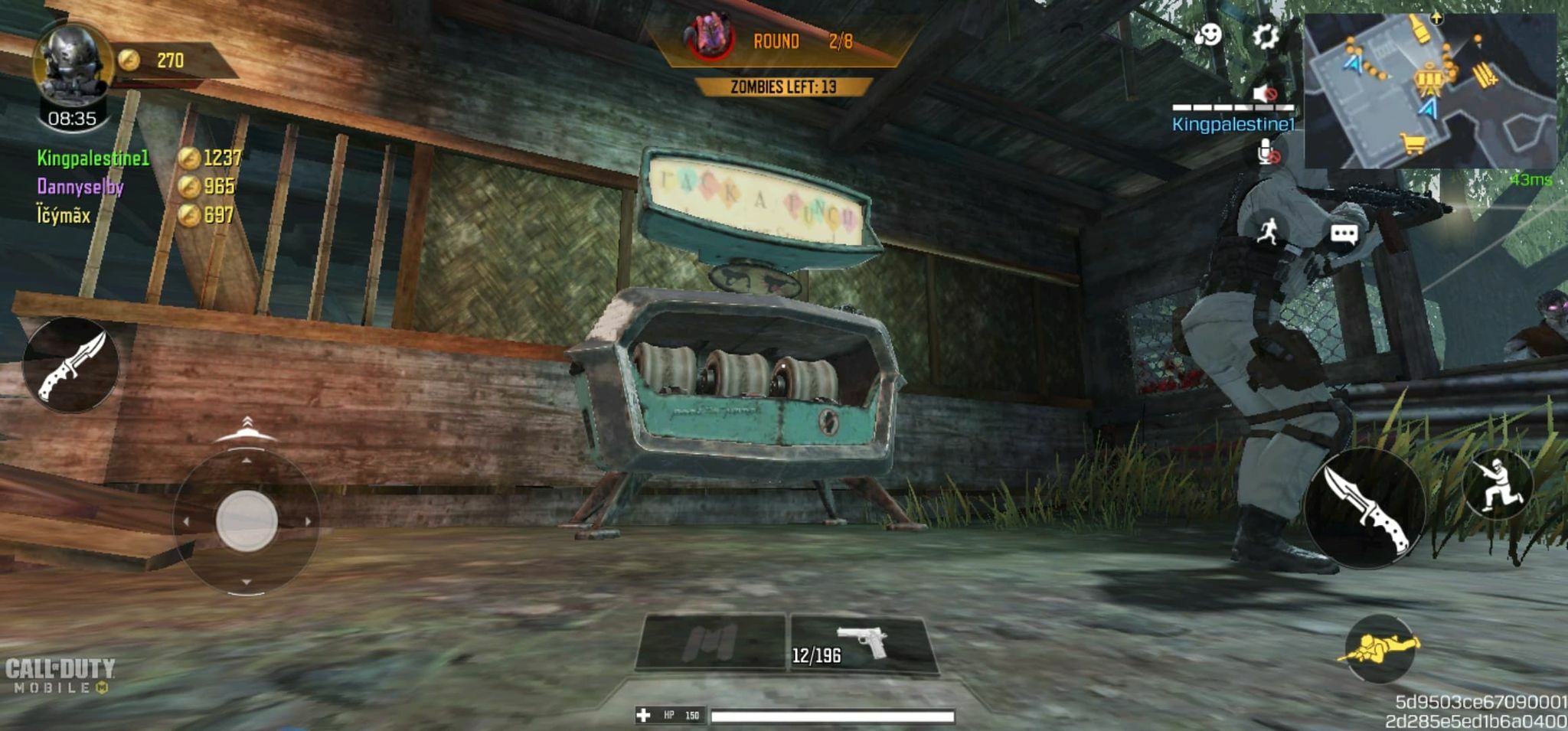This screenshot has width=1568, height=731.
Task: Select the pistol weapon slot
Action: tap(861, 644)
